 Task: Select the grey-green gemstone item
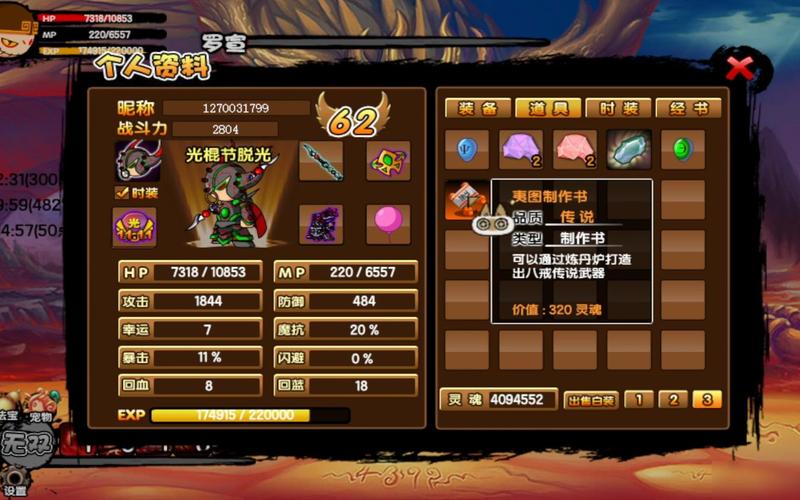coord(629,149)
